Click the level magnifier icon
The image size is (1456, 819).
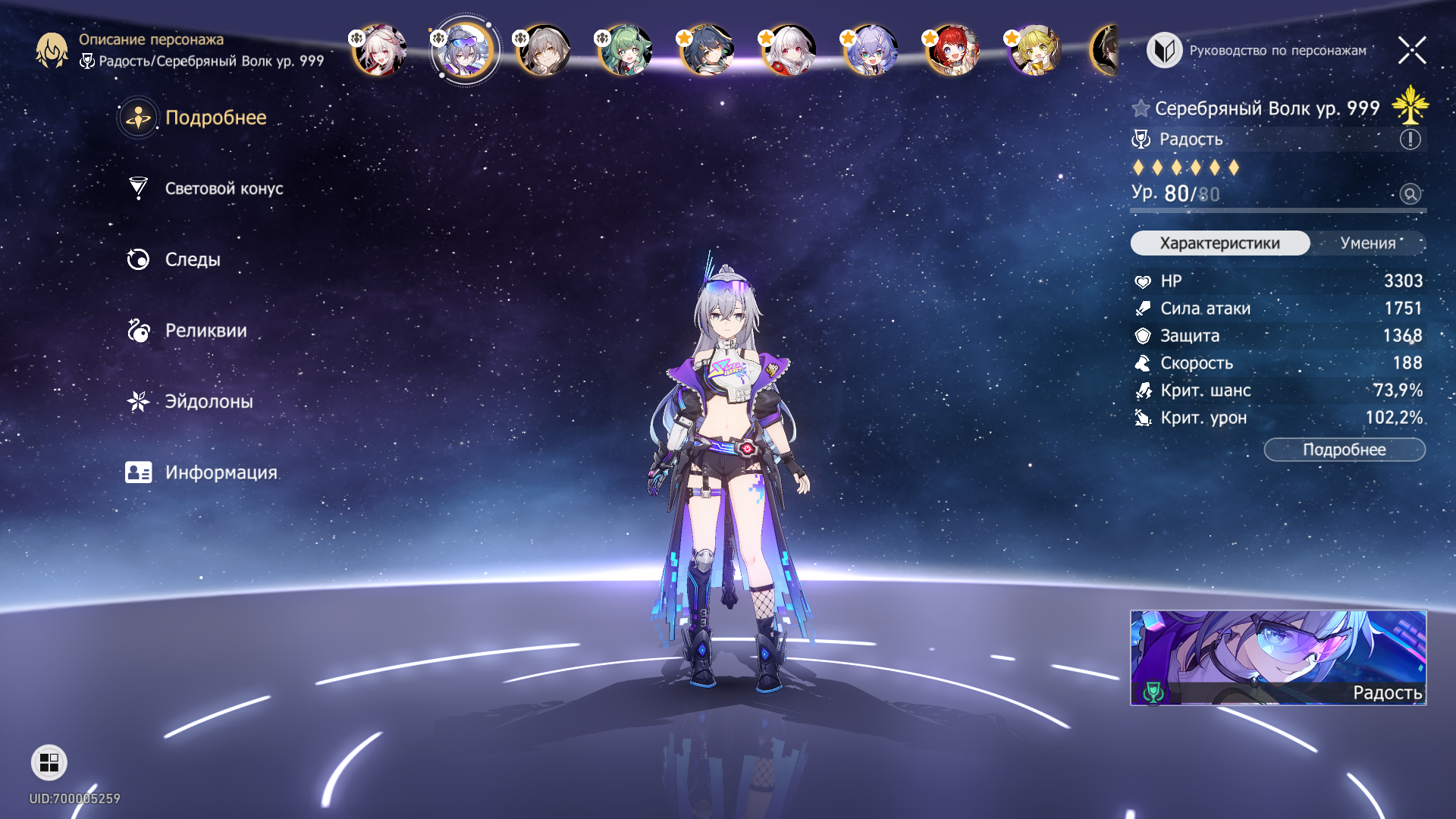1410,194
